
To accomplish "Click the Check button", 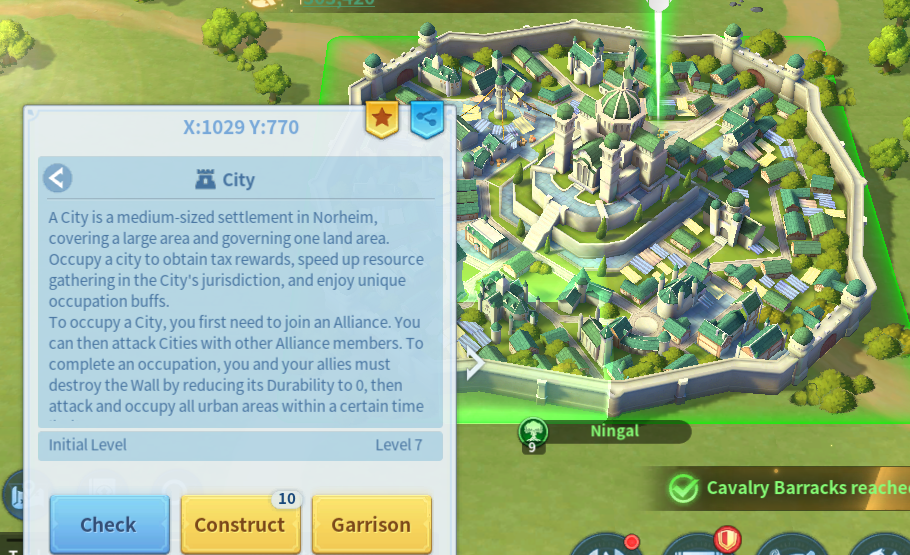I will click(x=109, y=524).
